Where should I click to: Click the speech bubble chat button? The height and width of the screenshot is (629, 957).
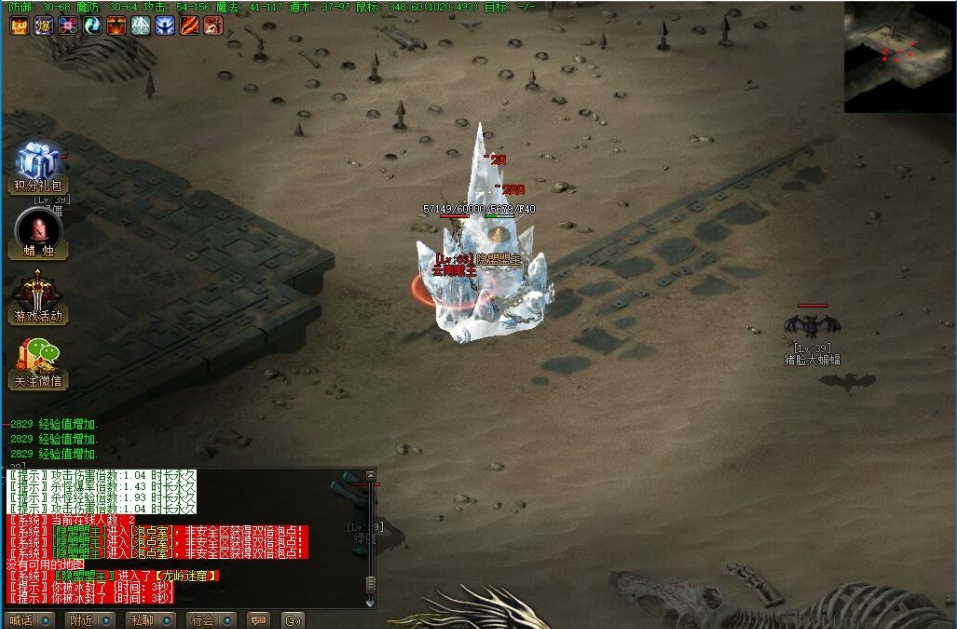pyautogui.click(x=258, y=620)
